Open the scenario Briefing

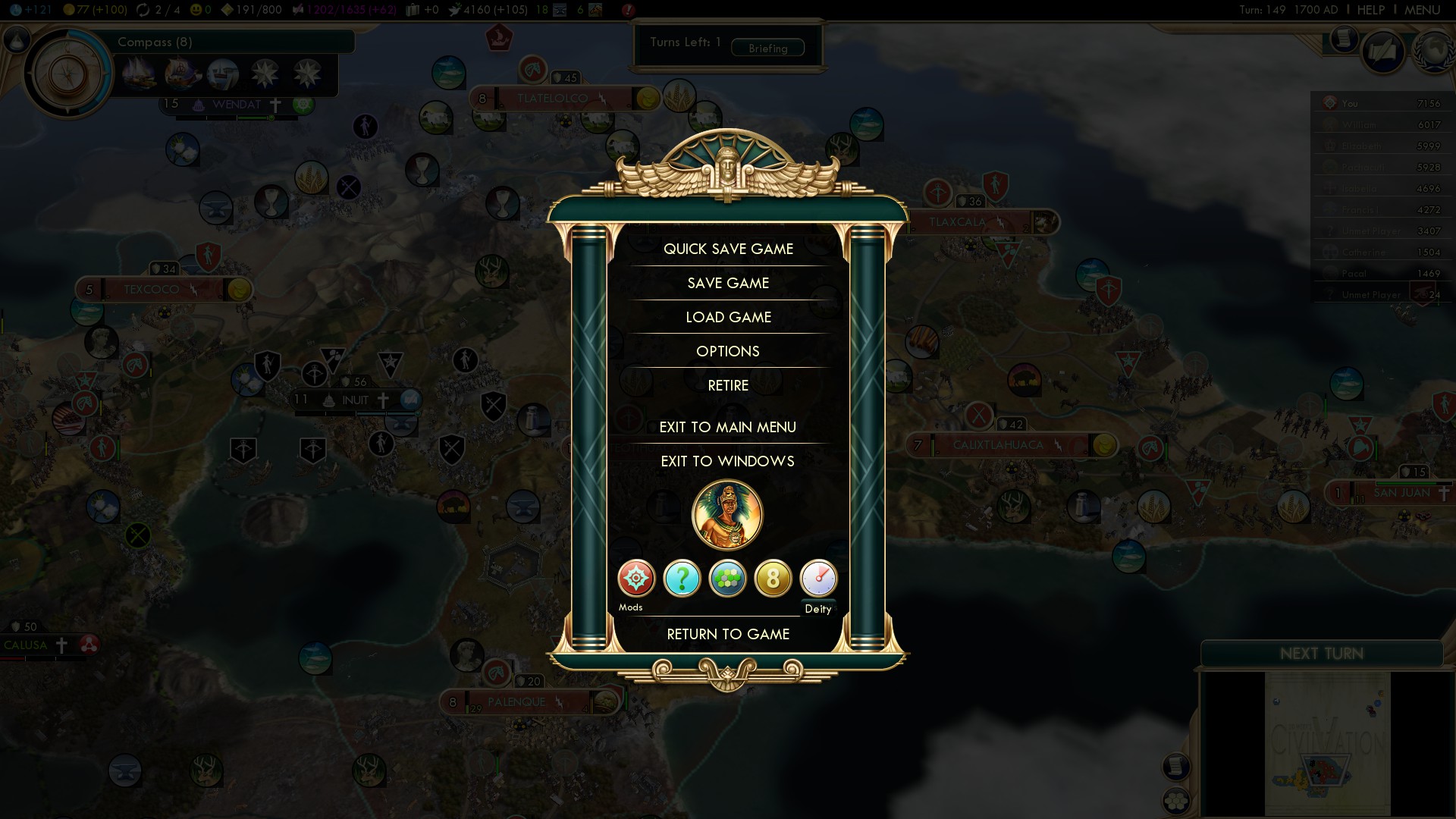tap(767, 48)
